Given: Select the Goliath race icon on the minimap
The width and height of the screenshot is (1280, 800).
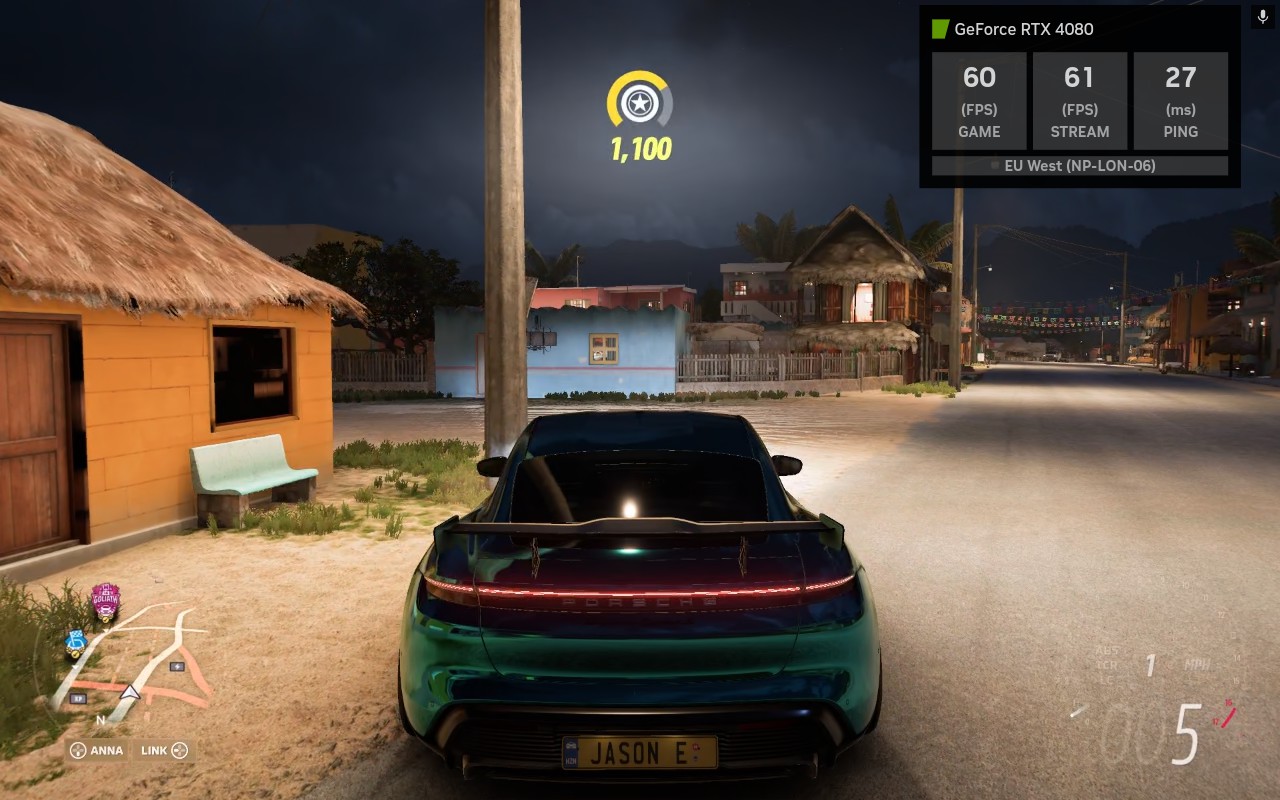Looking at the screenshot, I should 104,601.
